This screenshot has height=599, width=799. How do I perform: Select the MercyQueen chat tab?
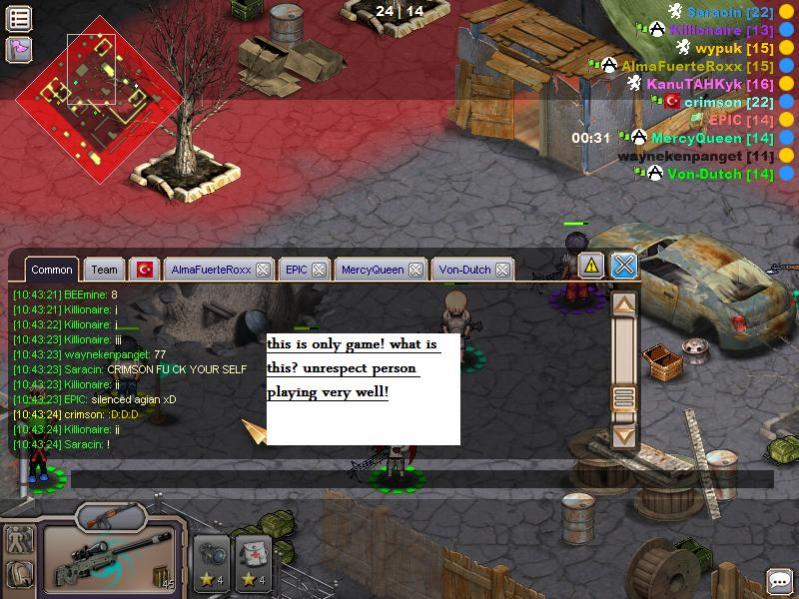(x=375, y=269)
